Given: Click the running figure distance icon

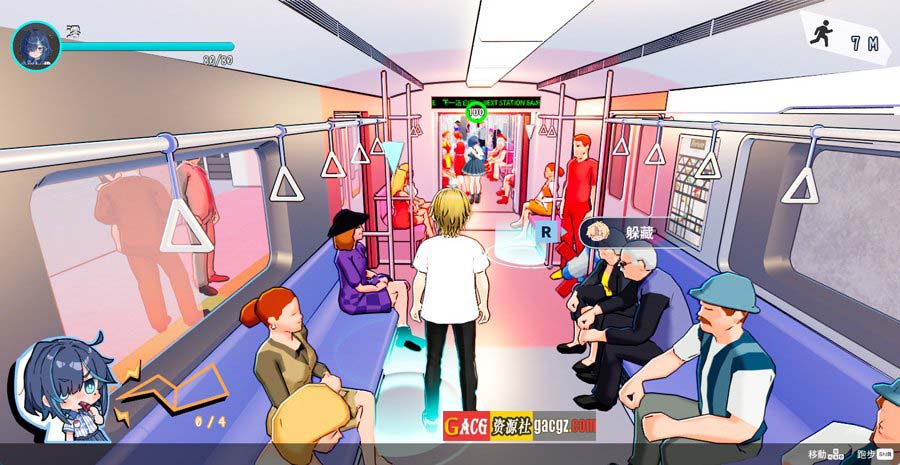Looking at the screenshot, I should (x=821, y=37).
